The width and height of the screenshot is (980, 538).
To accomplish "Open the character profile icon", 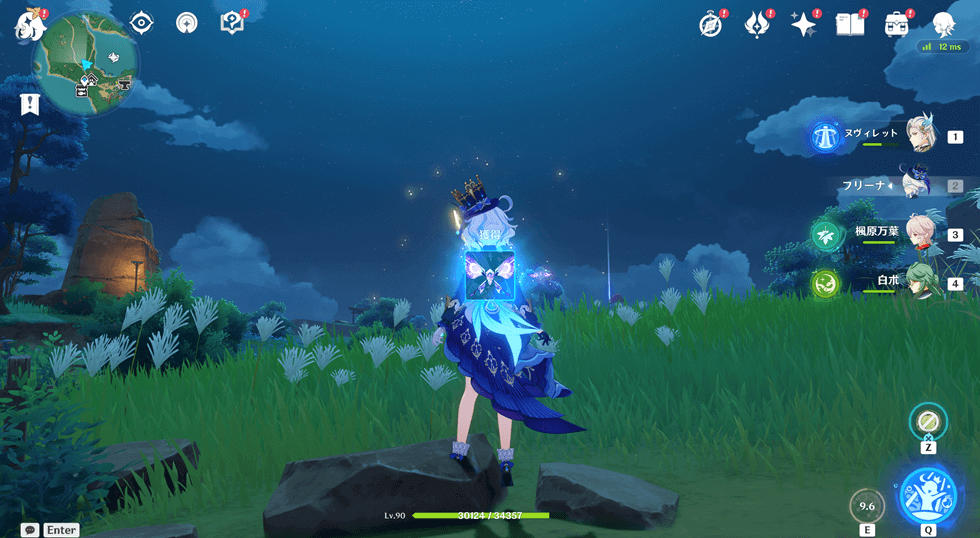I will pyautogui.click(x=943, y=25).
